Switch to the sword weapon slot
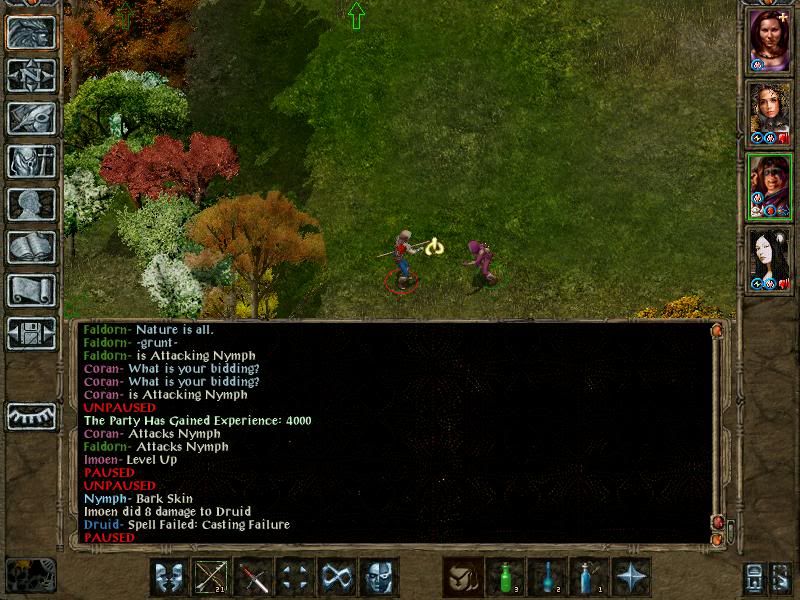 253,577
